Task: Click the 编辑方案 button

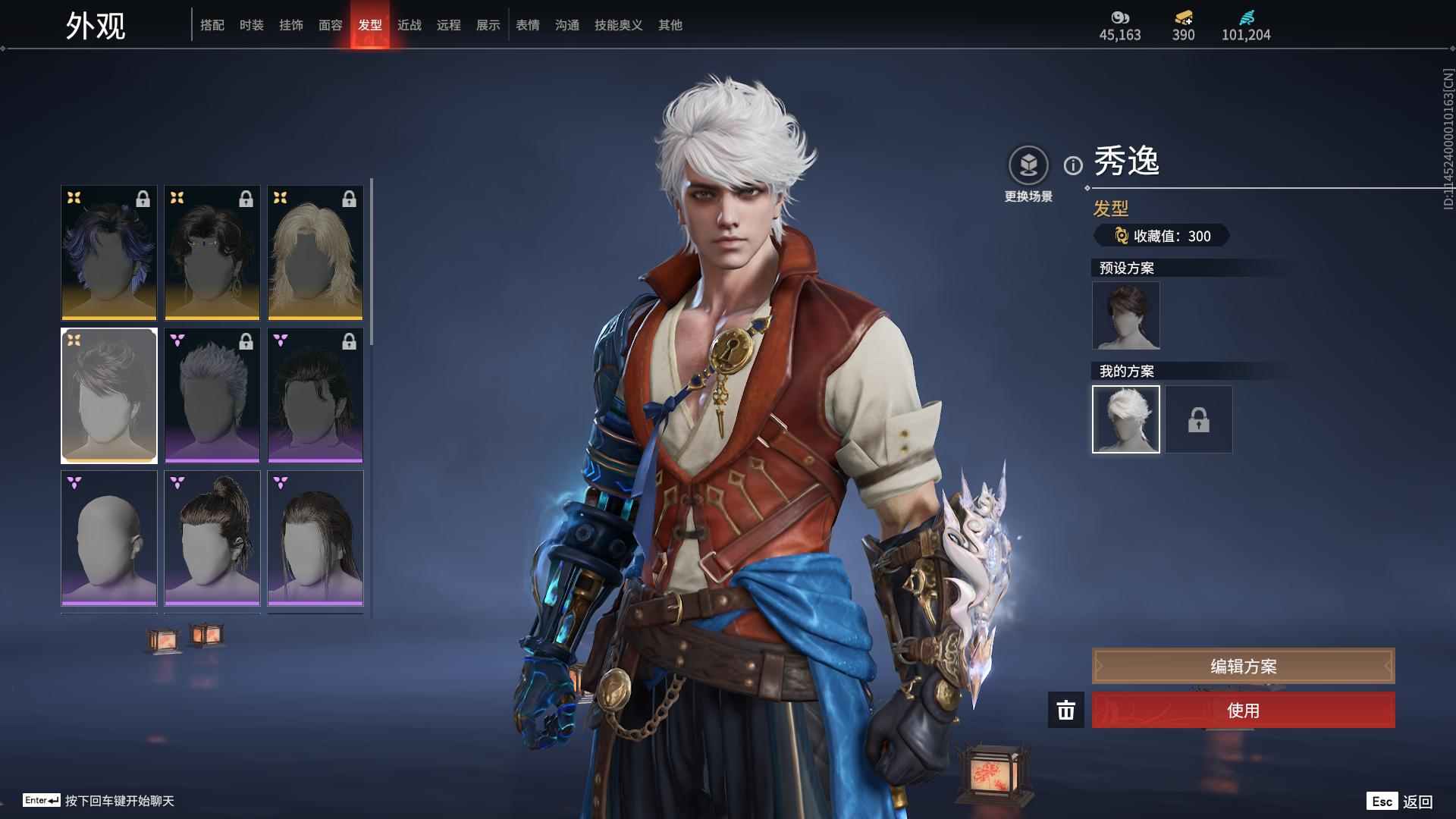Action: tap(1243, 666)
